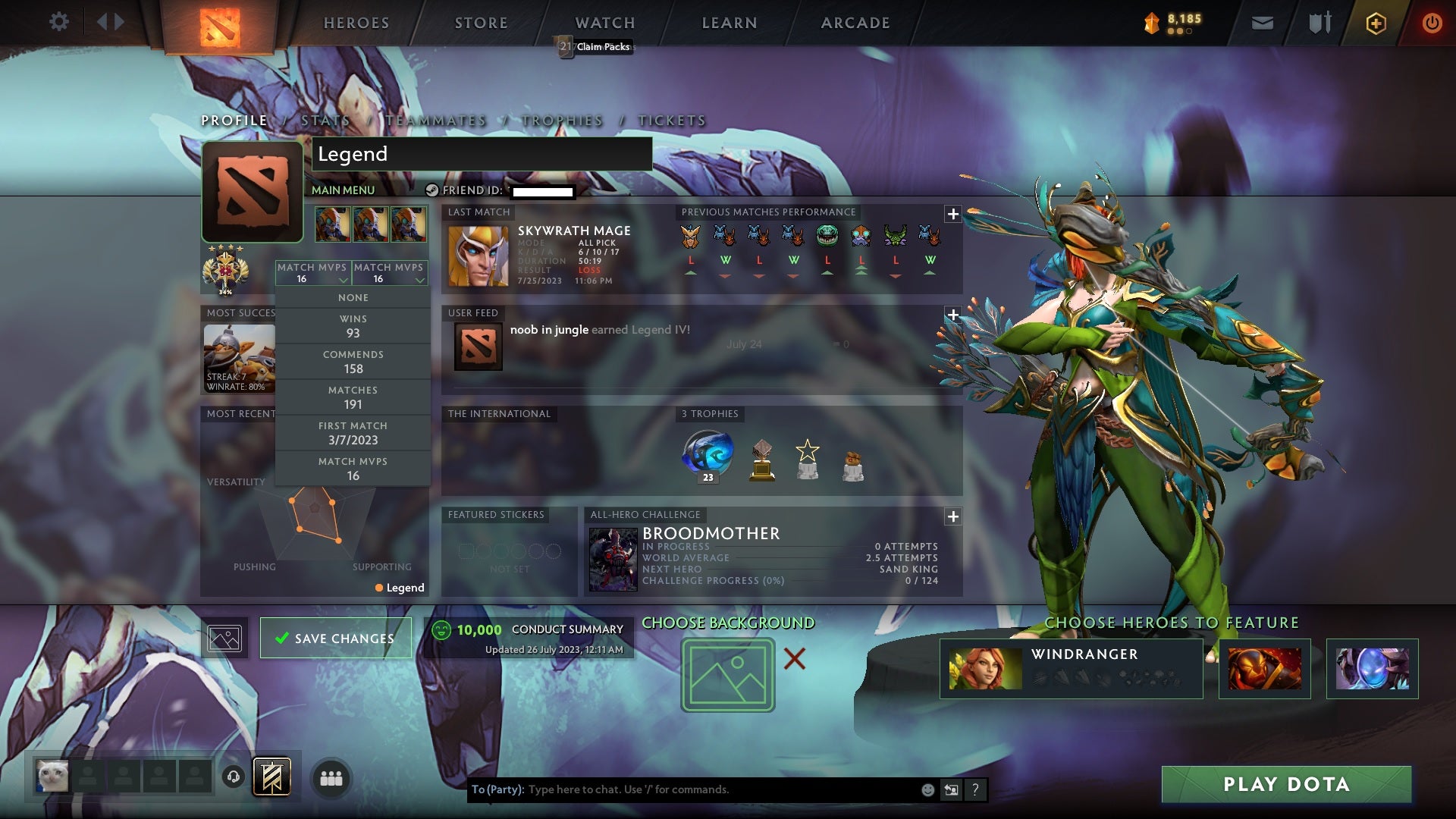
Task: Click the emoticon smiley in the chat bar
Action: [x=927, y=789]
